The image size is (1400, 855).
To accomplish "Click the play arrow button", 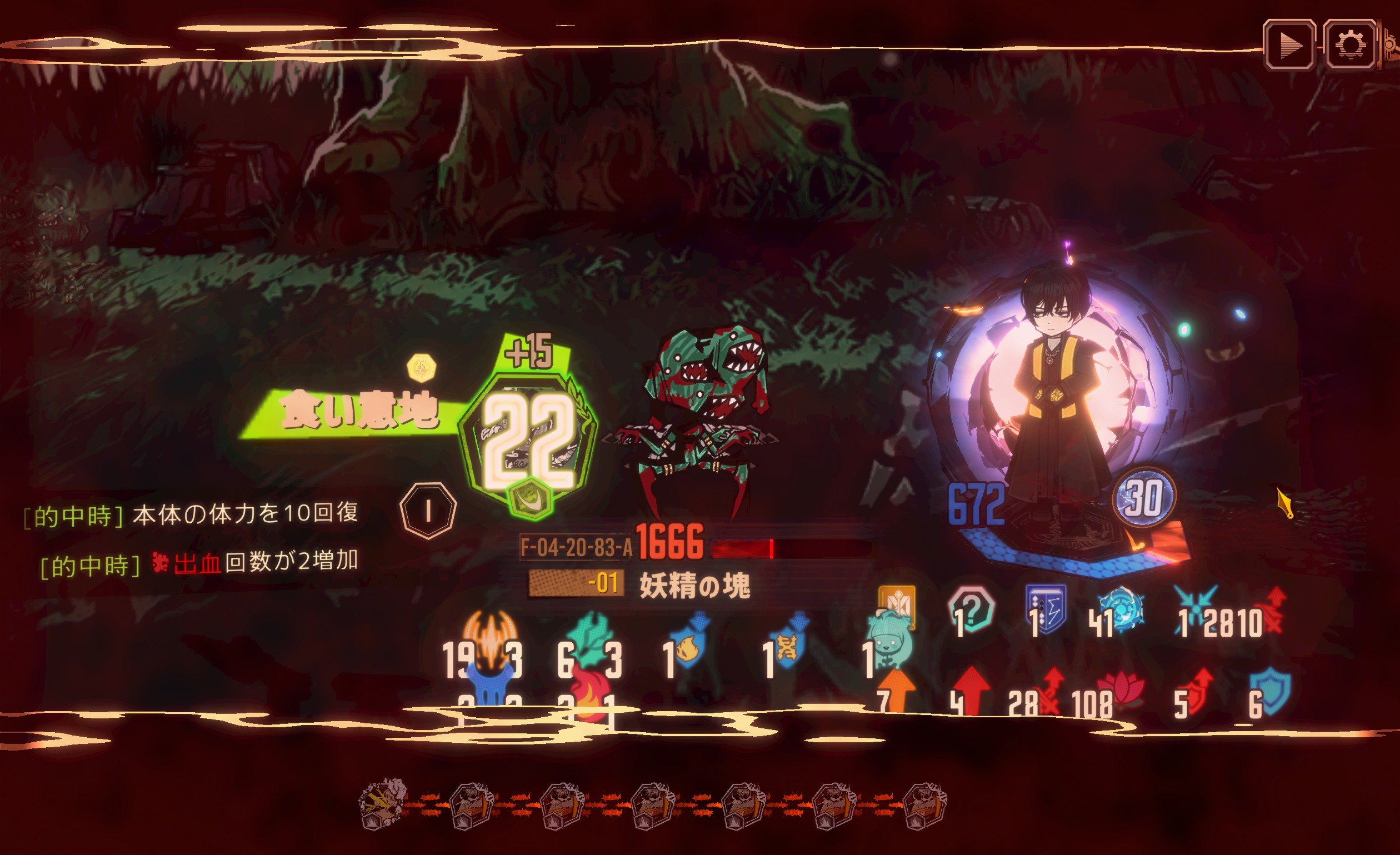I will coord(1289,45).
